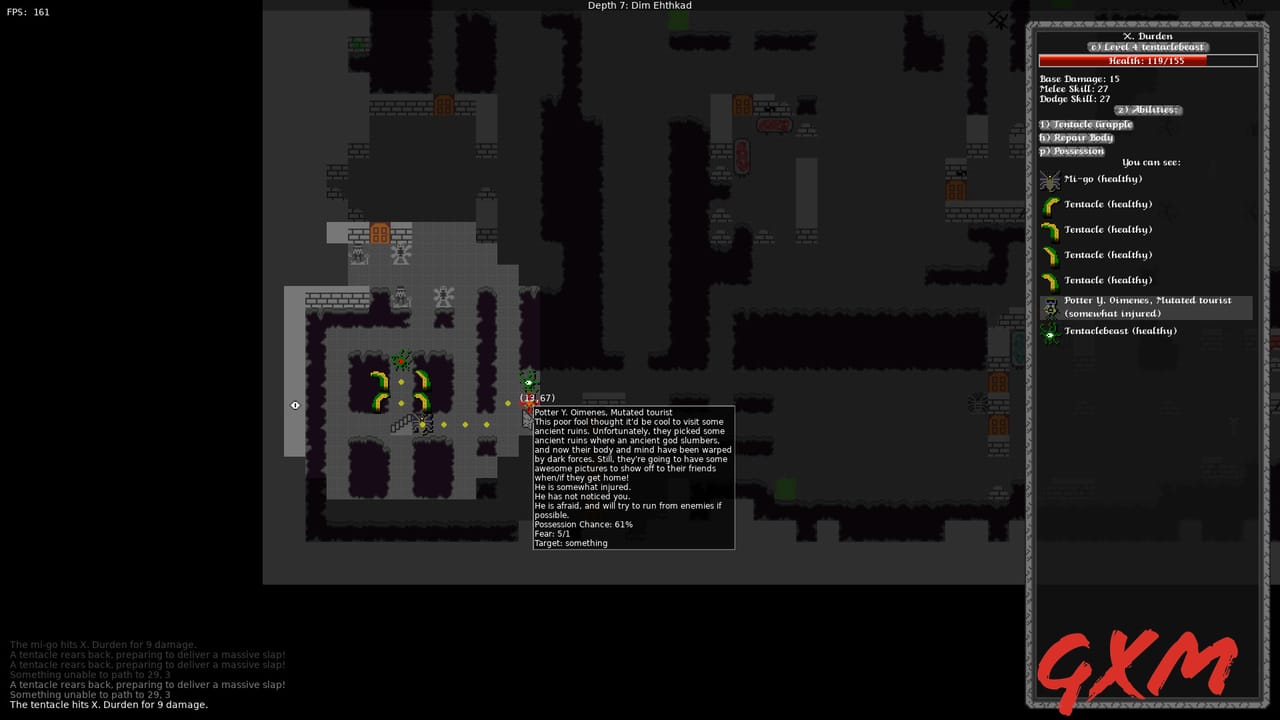Click the Health 119/155 bar

[1148, 60]
